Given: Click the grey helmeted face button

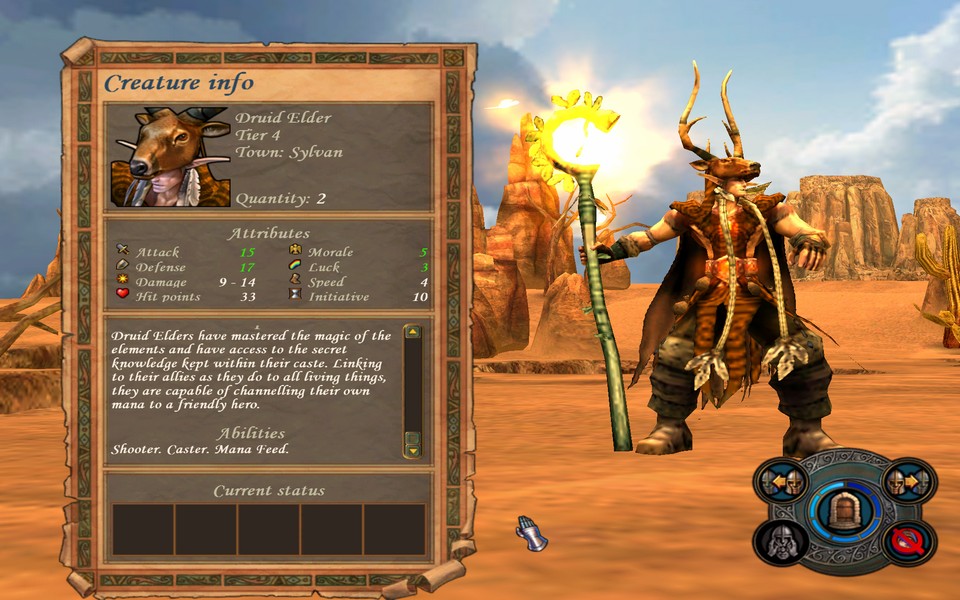Looking at the screenshot, I should coord(781,541).
